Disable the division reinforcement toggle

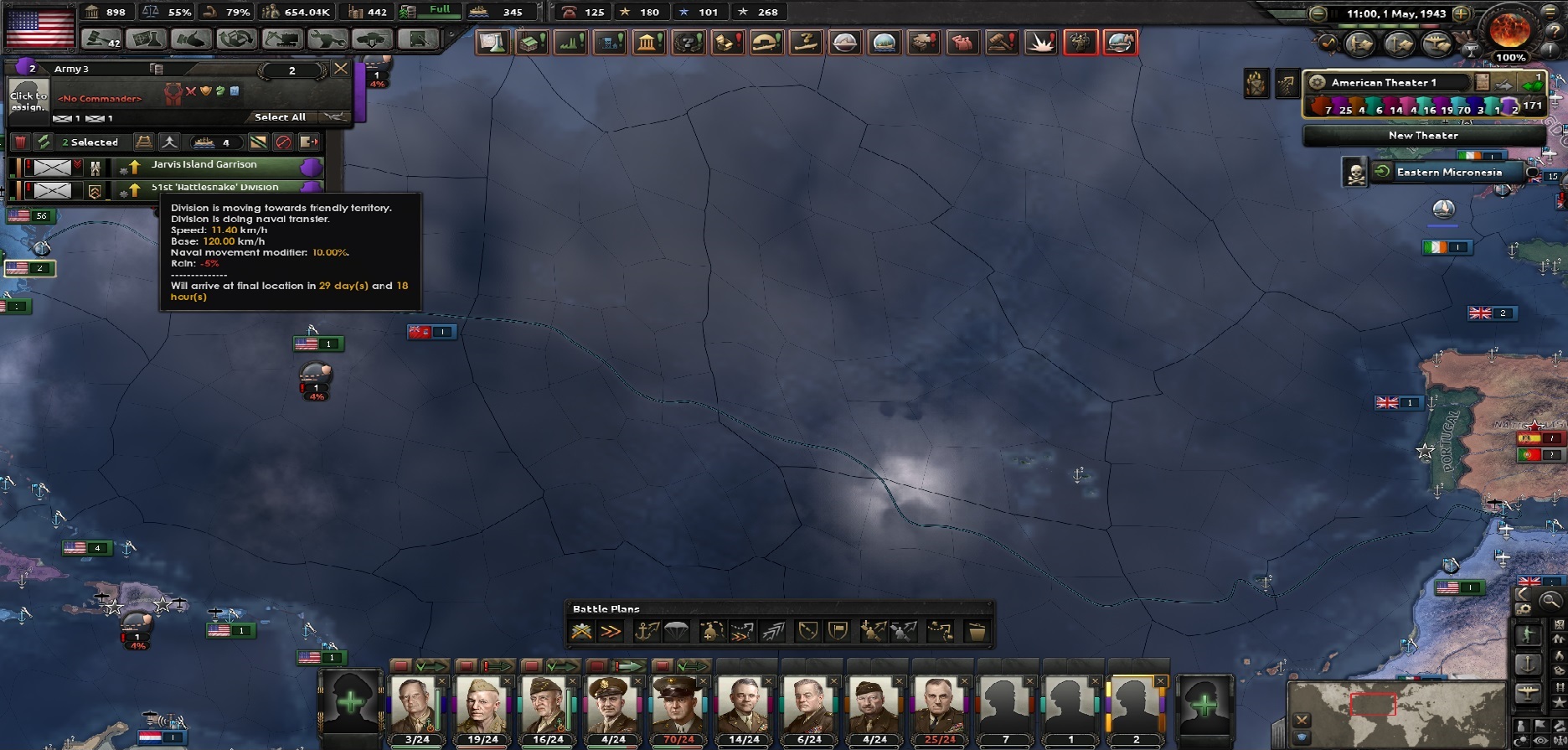pyautogui.click(x=285, y=142)
